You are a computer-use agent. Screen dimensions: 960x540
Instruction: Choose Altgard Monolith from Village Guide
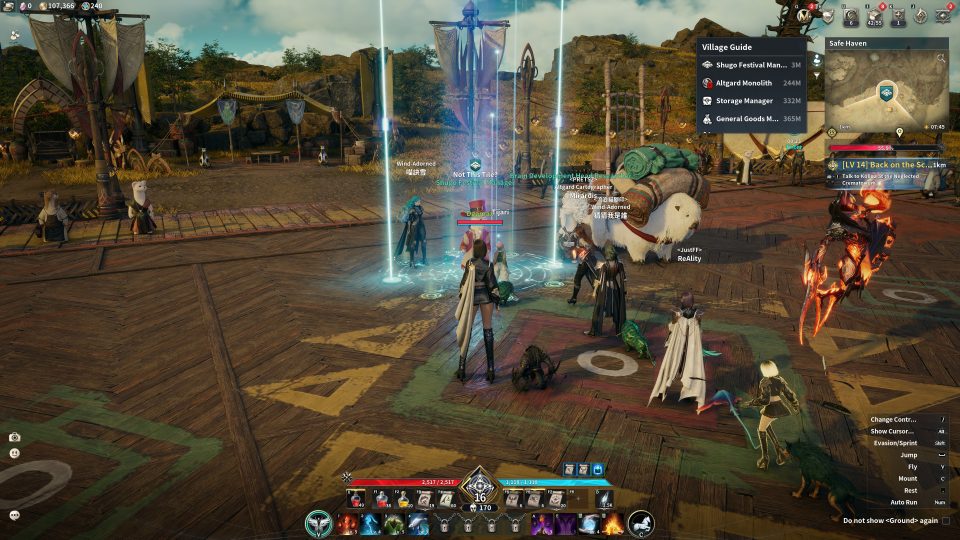click(x=751, y=83)
